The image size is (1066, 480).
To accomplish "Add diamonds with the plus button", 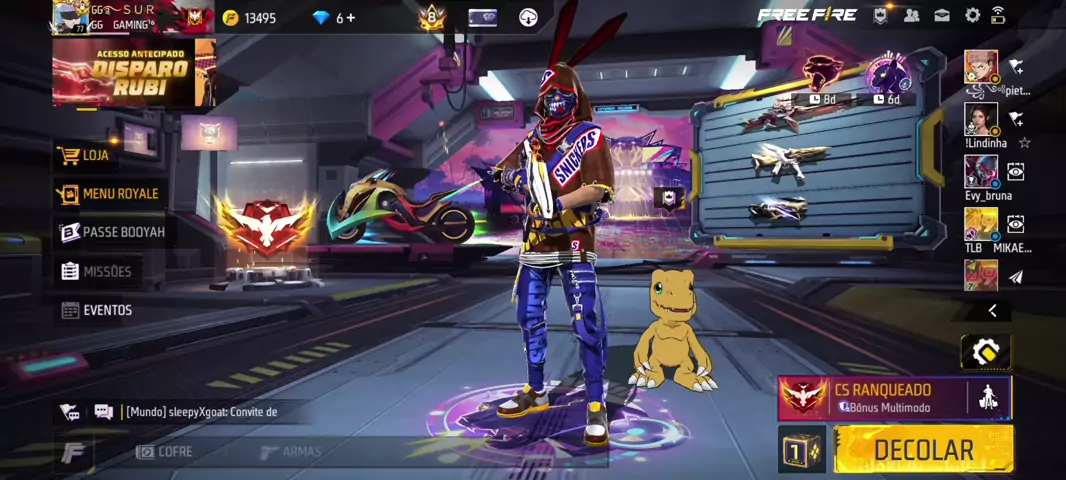I will click(x=351, y=18).
